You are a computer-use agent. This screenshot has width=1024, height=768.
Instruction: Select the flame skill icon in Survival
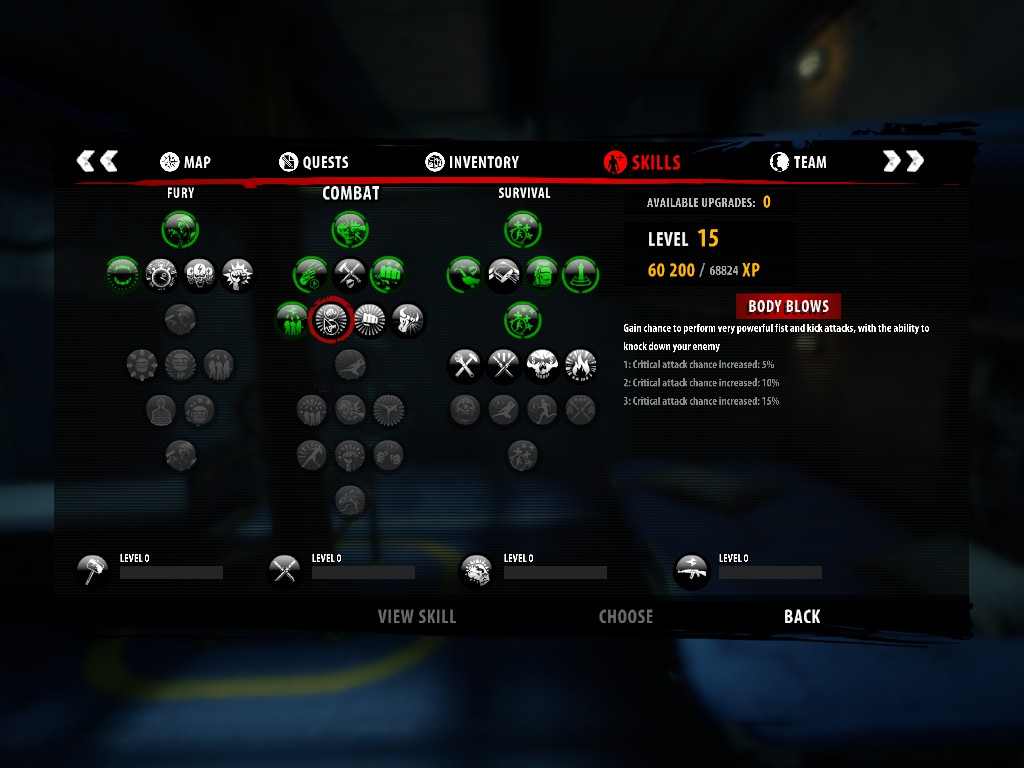click(580, 365)
